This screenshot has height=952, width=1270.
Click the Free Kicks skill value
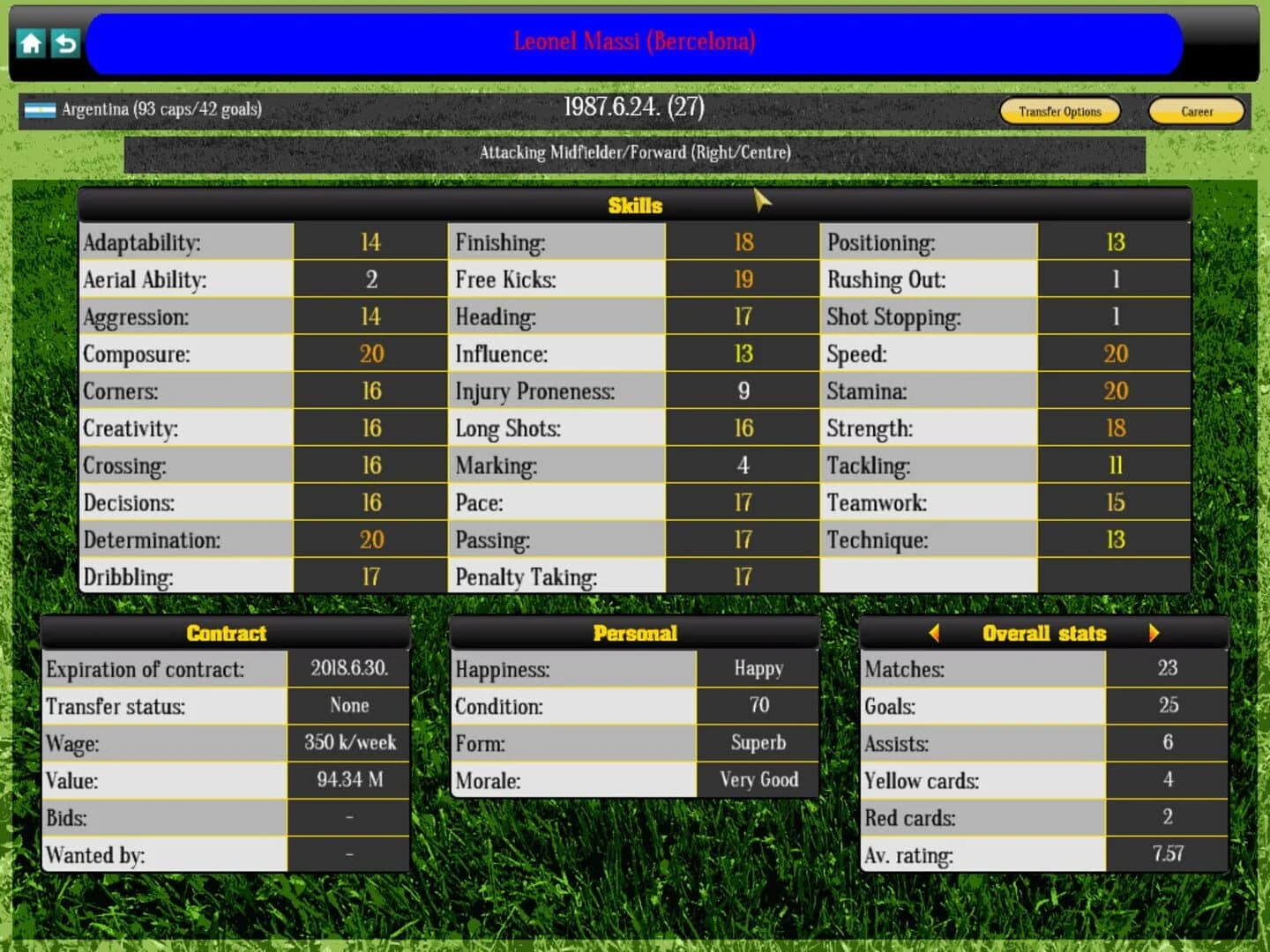click(x=743, y=279)
